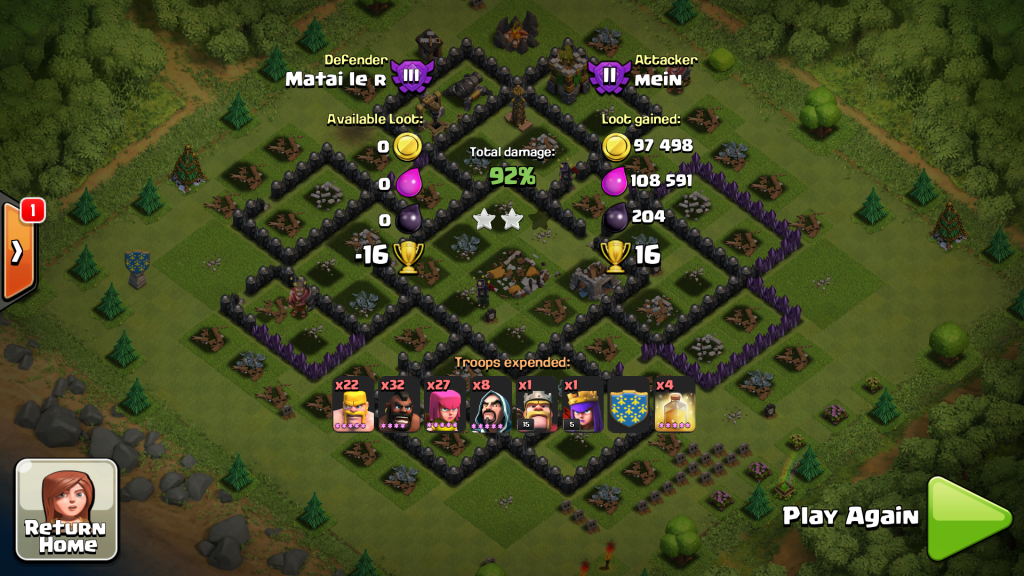Pick the Wizard troop card

point(491,405)
